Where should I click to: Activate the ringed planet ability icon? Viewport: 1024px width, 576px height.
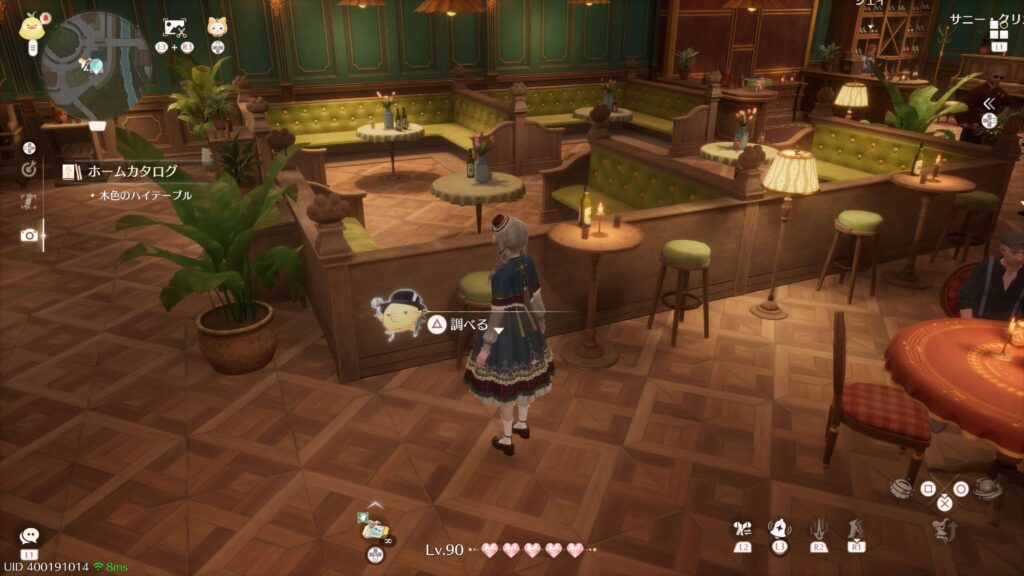point(985,488)
